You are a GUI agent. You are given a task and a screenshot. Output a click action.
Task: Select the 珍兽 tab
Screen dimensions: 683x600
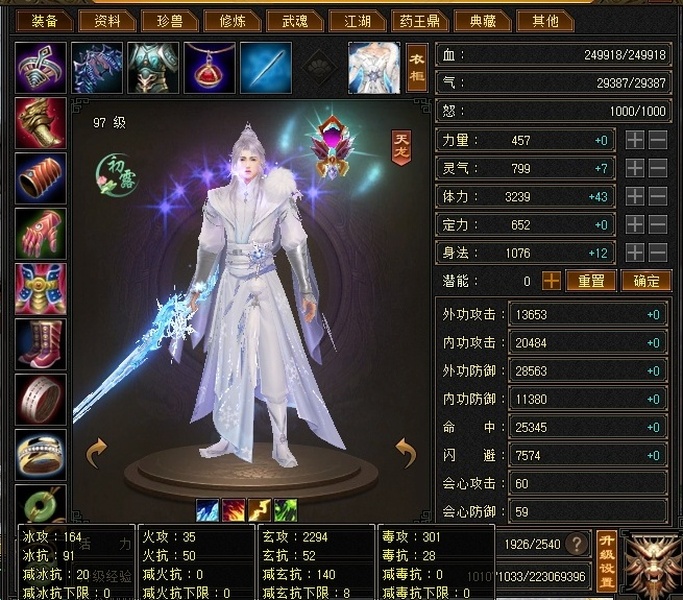coord(167,20)
